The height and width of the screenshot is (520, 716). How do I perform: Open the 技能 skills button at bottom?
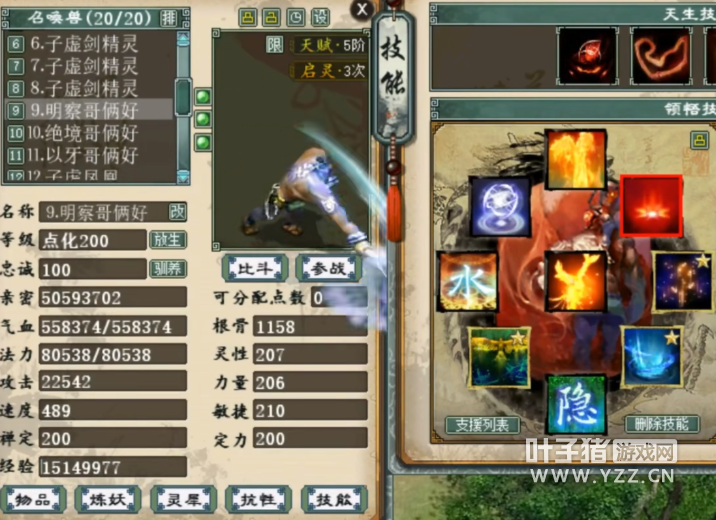tap(334, 499)
